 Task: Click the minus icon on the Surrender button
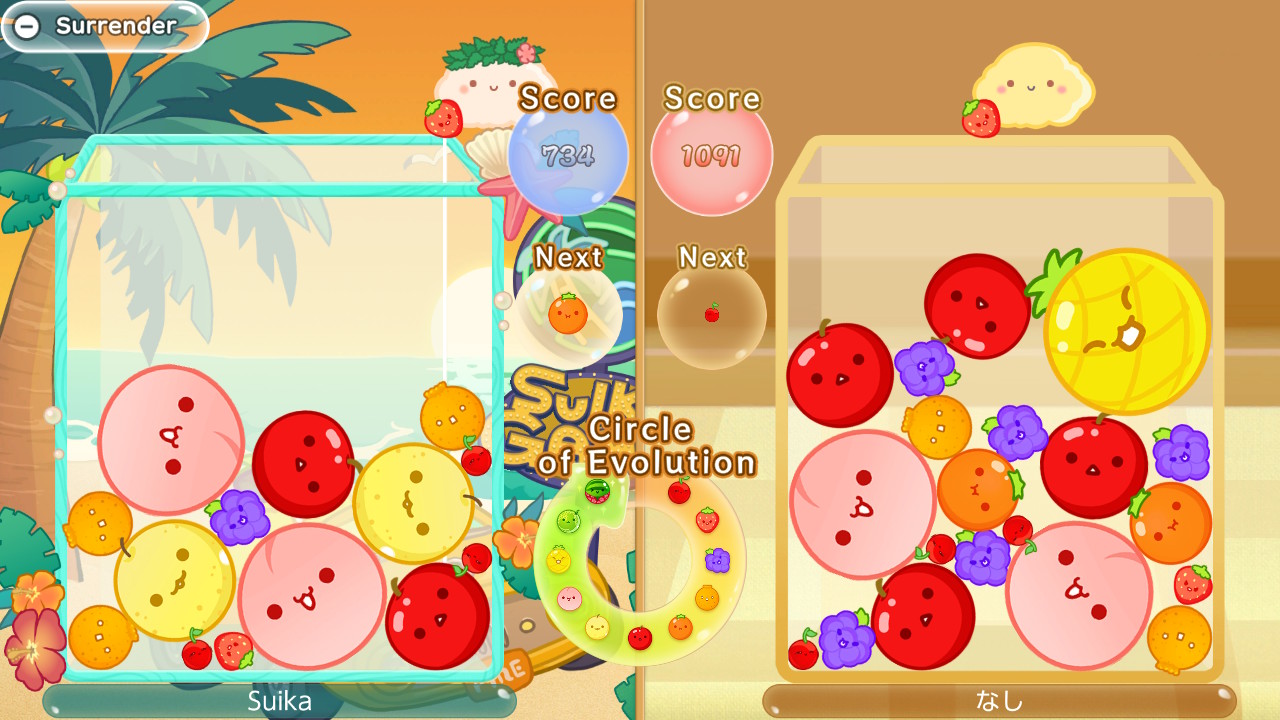pos(29,27)
